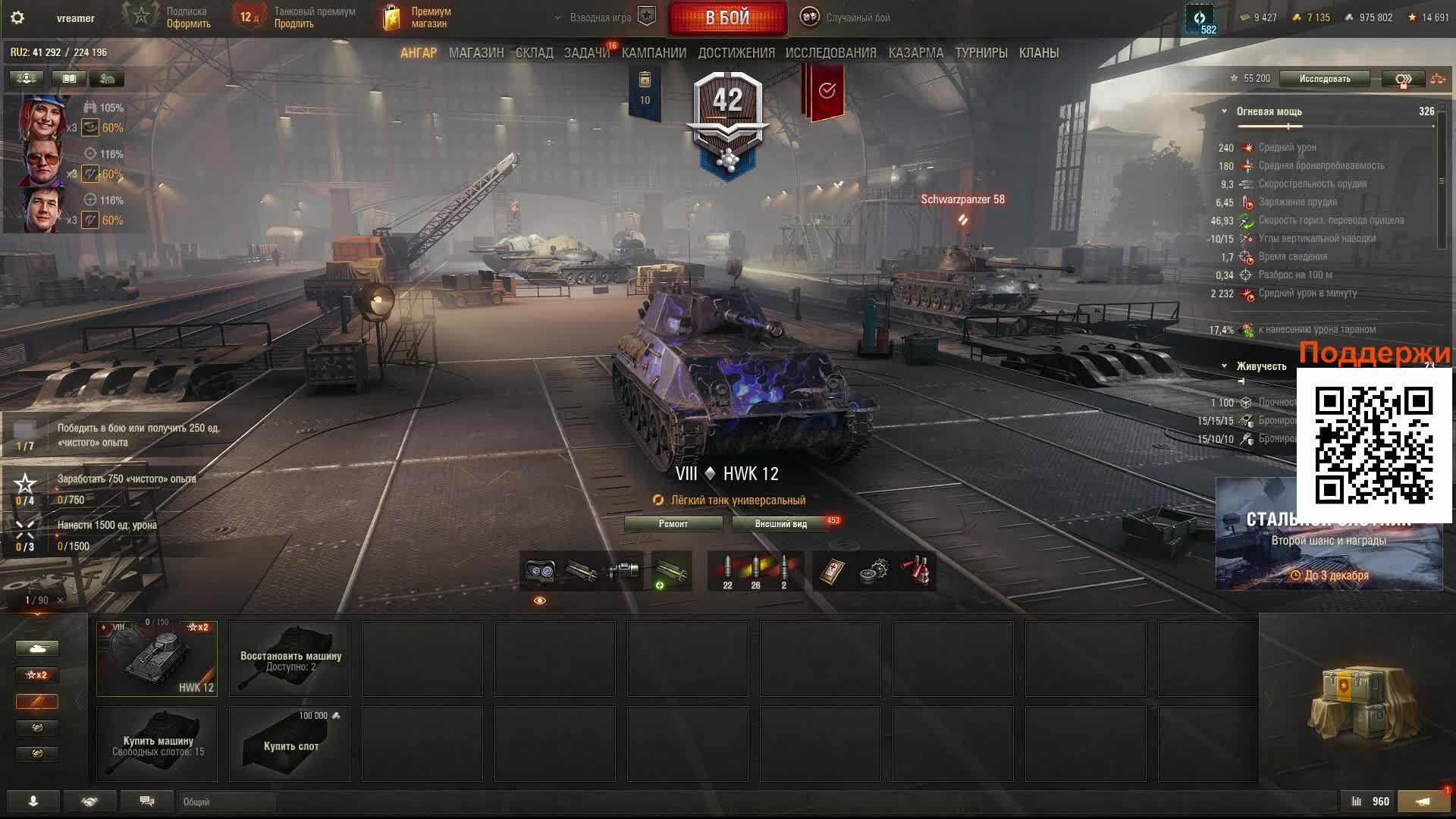Start battle with the red В БОЙ button
The width and height of the screenshot is (1456, 819).
[727, 17]
